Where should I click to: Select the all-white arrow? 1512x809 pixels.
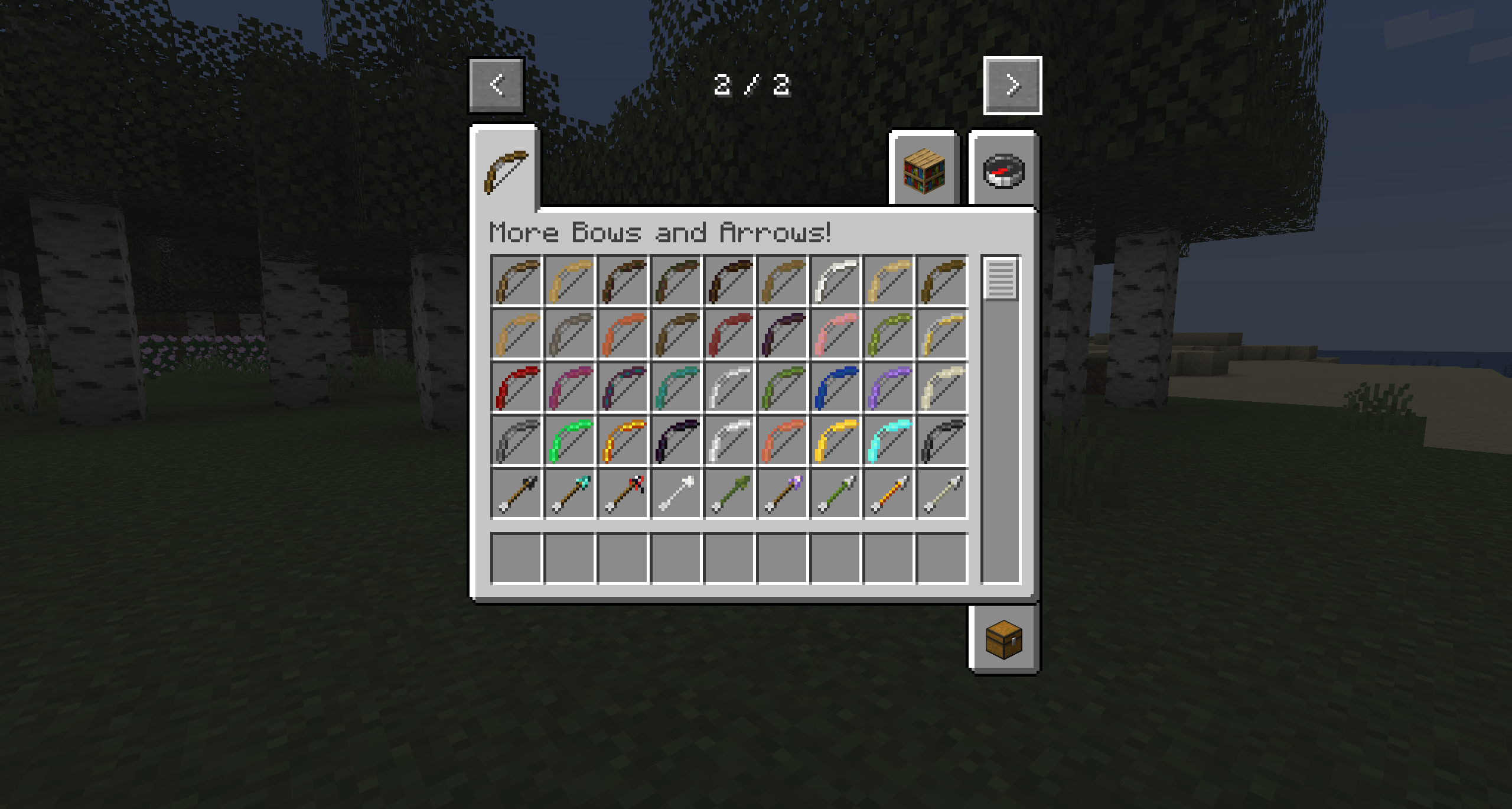point(676,493)
